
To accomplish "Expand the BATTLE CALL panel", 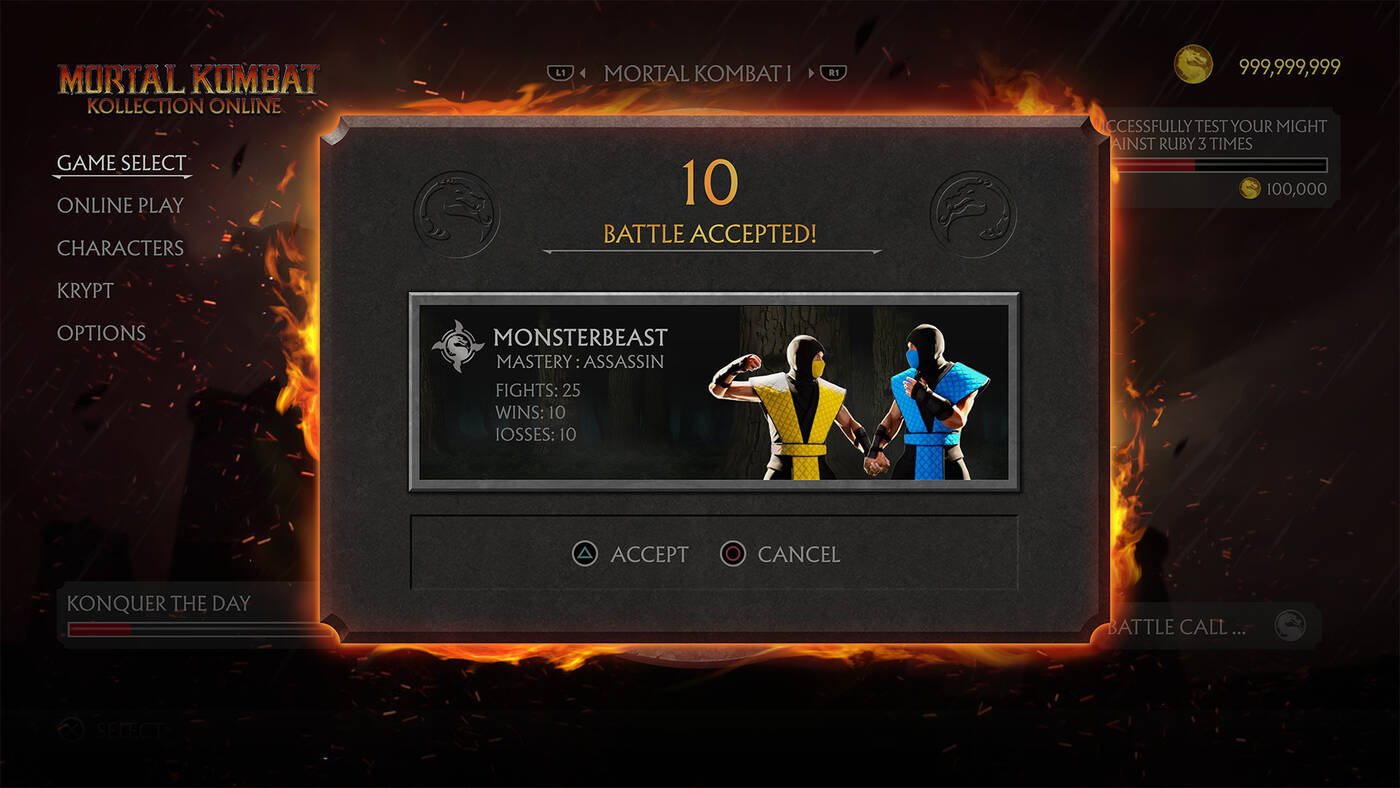I will [x=1200, y=625].
